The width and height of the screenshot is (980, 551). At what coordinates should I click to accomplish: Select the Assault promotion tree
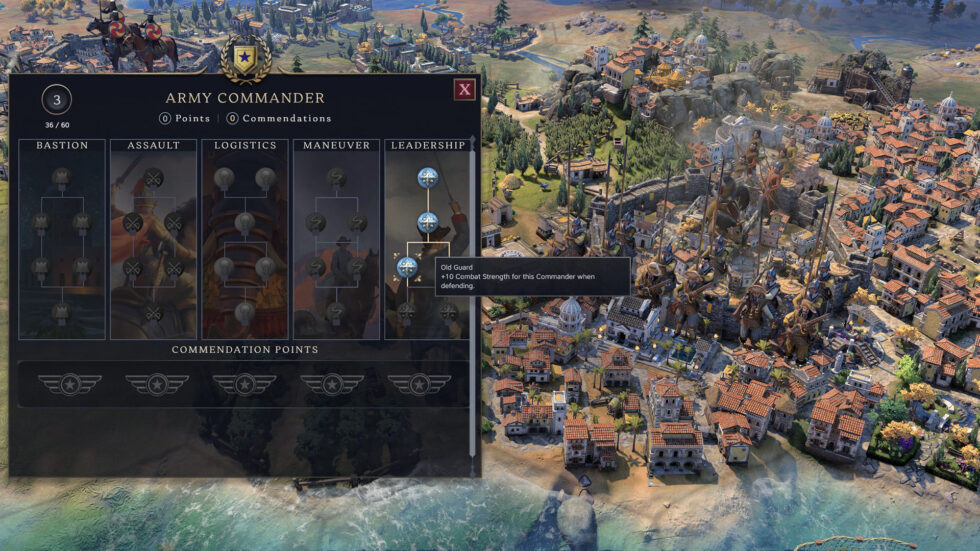[x=153, y=146]
